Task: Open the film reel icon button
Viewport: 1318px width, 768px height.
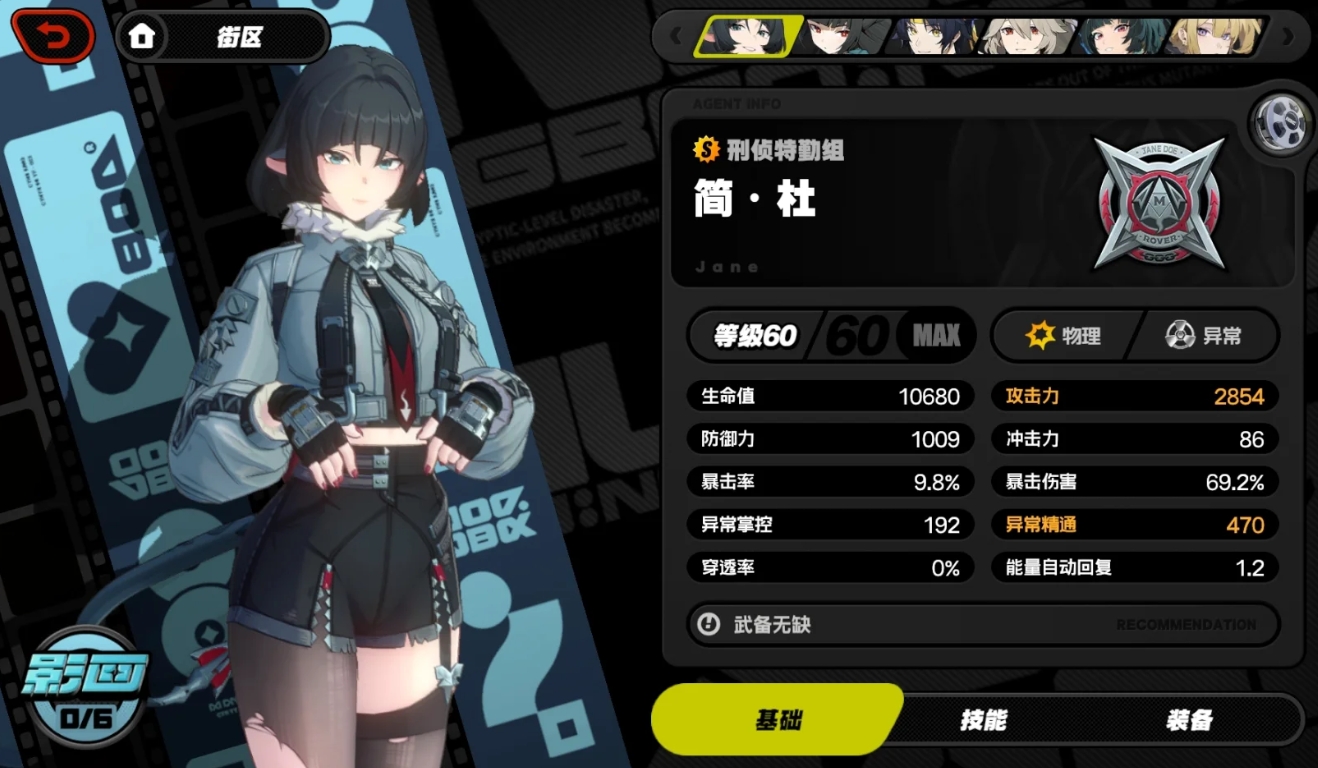Action: [1281, 123]
